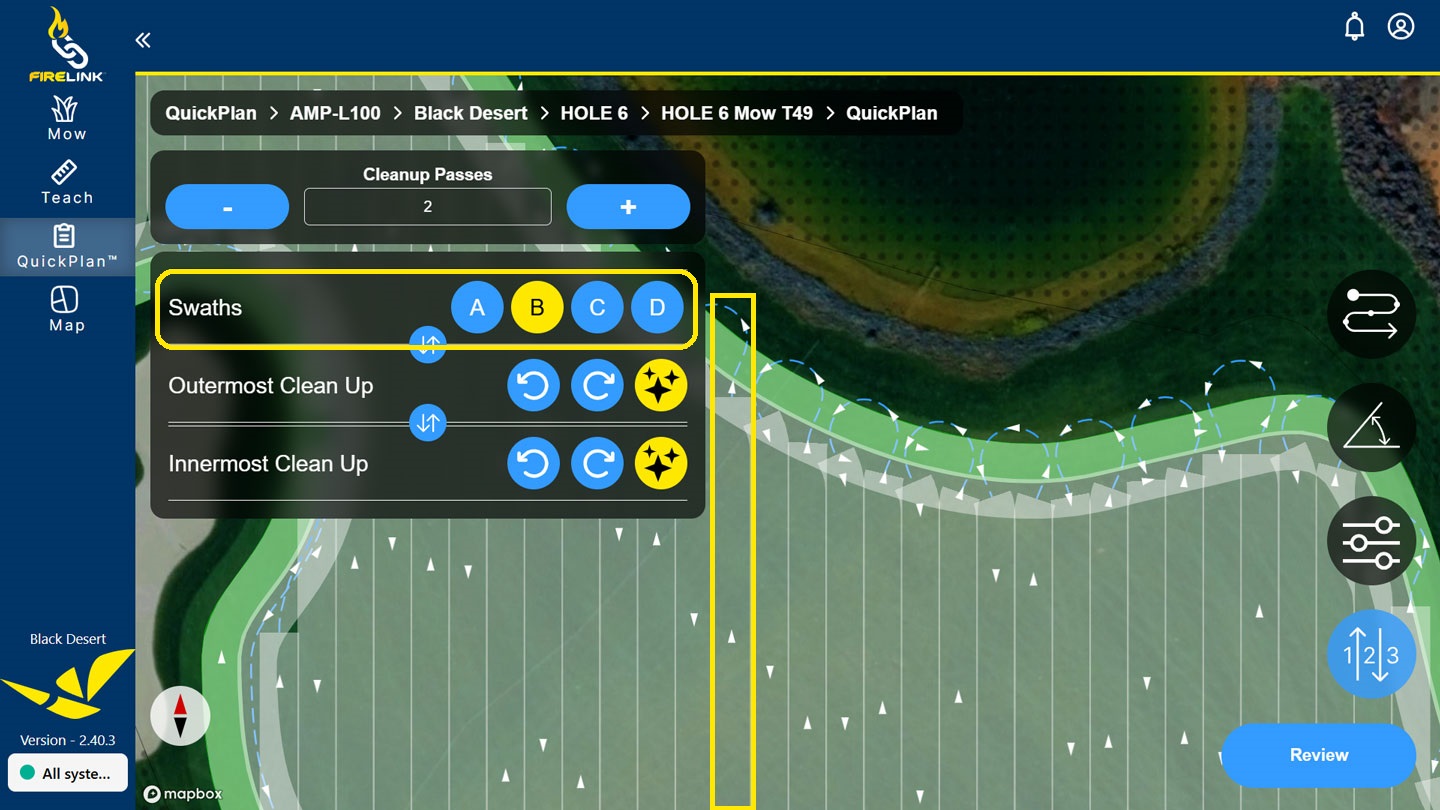Click the swath path pattern round button

pos(1371,314)
